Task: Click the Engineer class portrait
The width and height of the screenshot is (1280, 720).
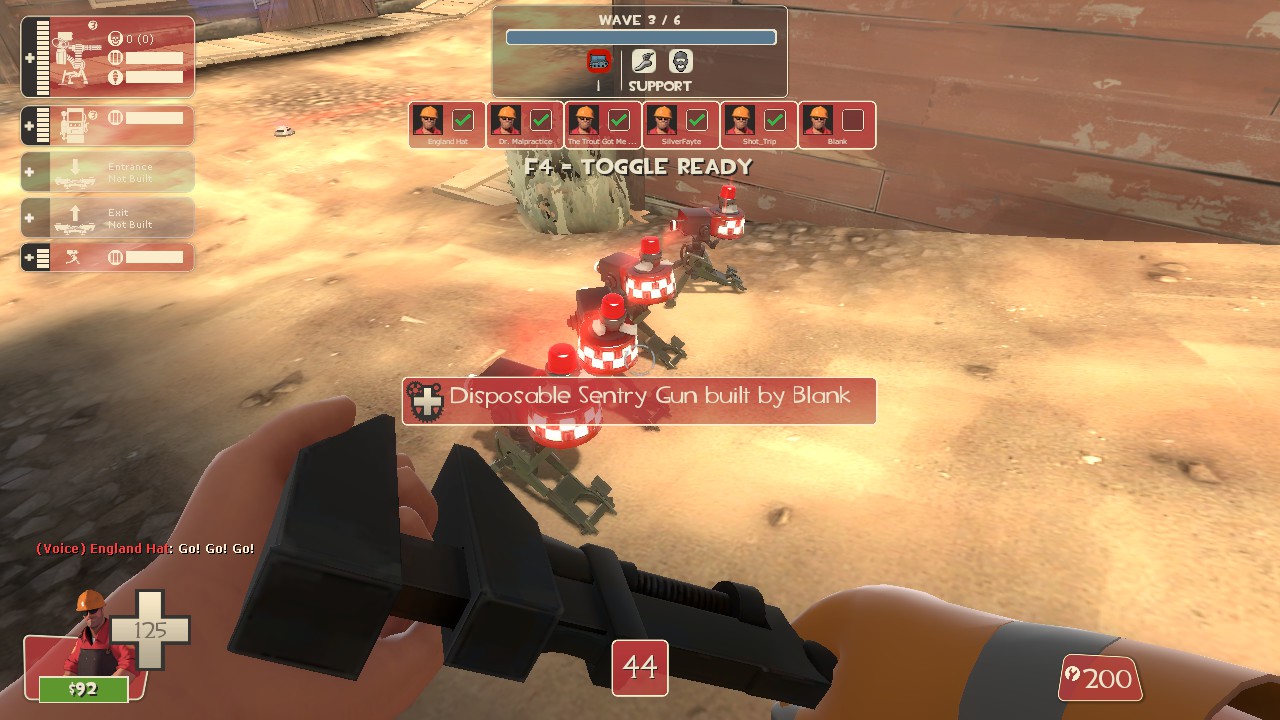Action: (x=92, y=635)
